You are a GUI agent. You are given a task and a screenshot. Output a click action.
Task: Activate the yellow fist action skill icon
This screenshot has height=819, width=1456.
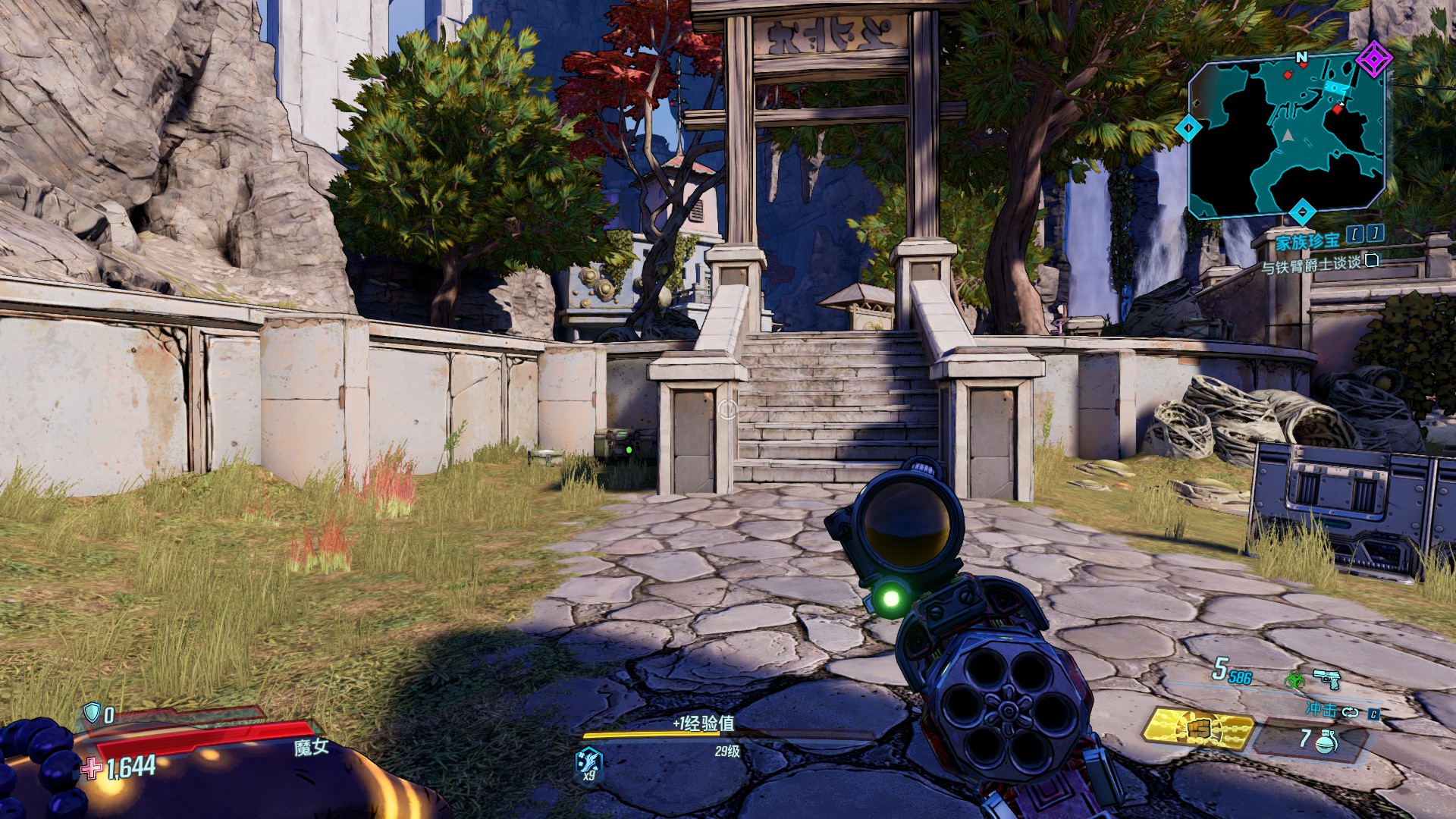1197,729
